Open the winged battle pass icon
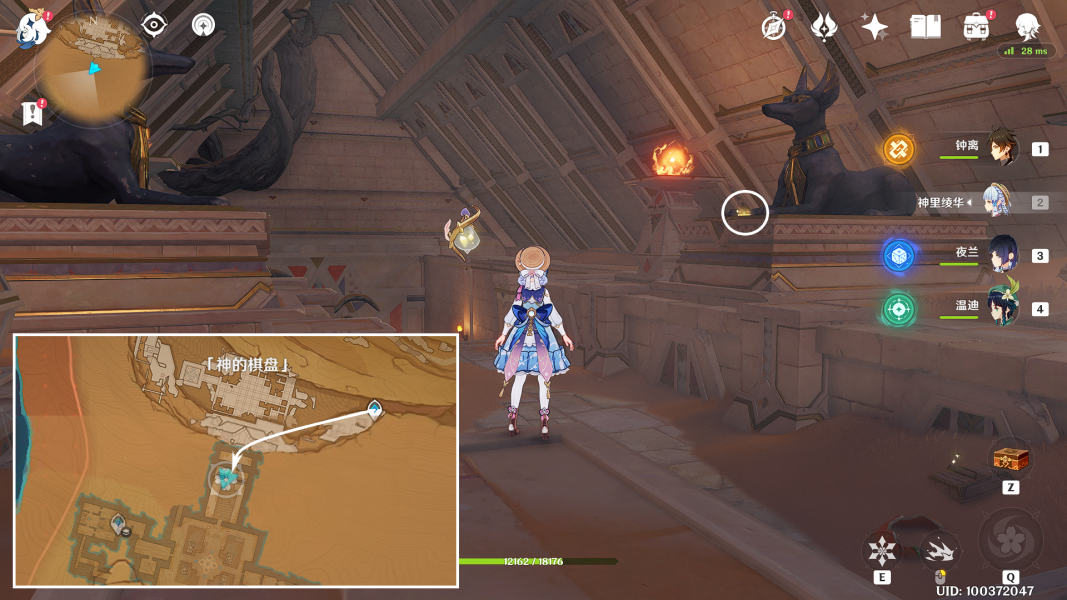Viewport: 1067px width, 600px height. coord(824,27)
